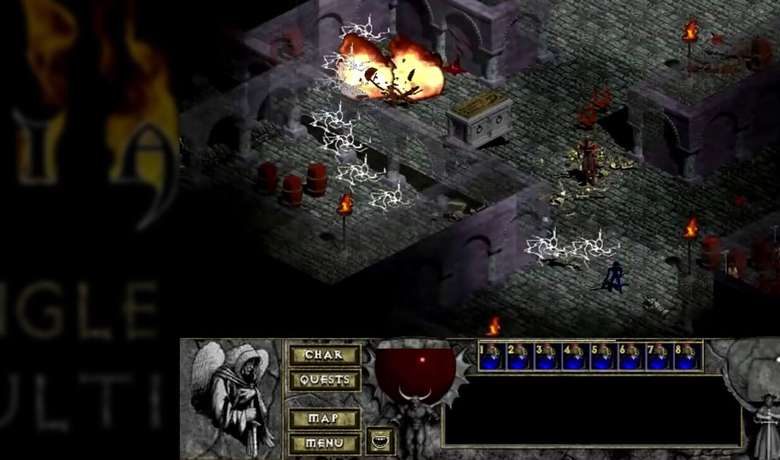This screenshot has height=460, width=780.
Task: Click the small chat mouth button
Action: pos(380,441)
